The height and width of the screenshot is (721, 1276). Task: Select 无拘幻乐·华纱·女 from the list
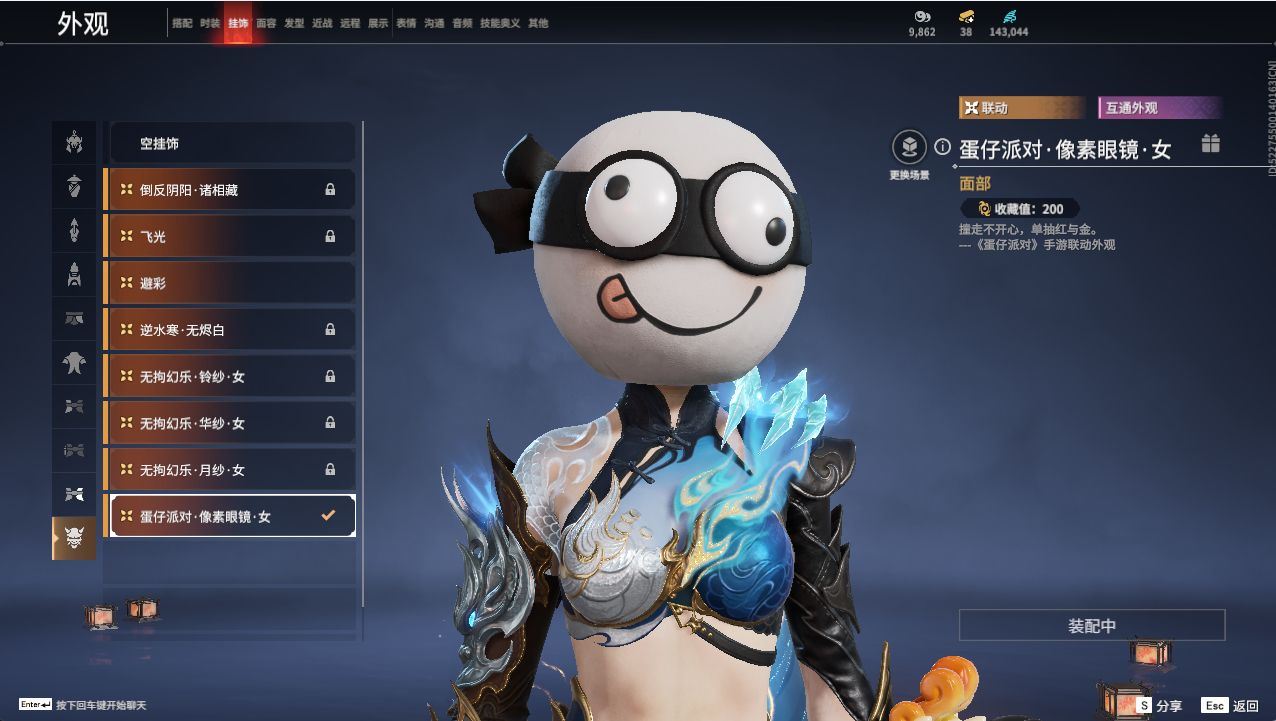tap(230, 423)
